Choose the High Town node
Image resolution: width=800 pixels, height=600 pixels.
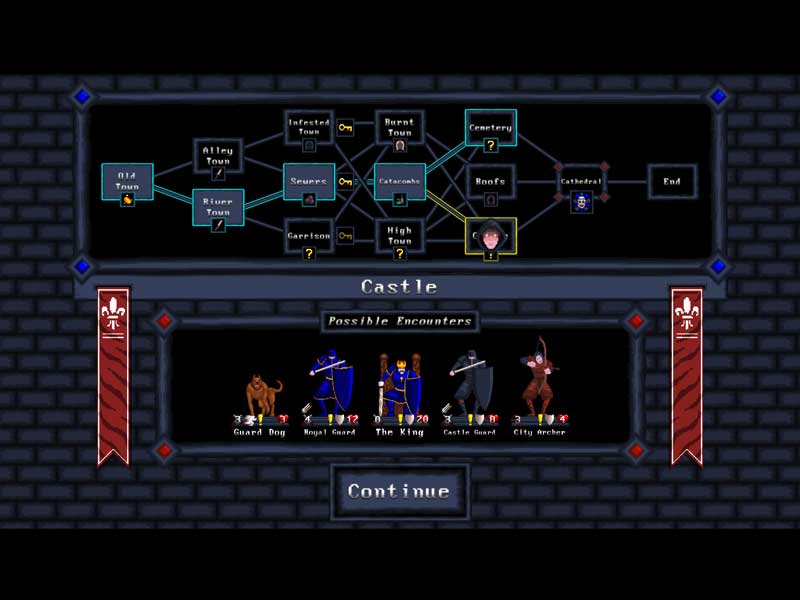click(x=399, y=236)
